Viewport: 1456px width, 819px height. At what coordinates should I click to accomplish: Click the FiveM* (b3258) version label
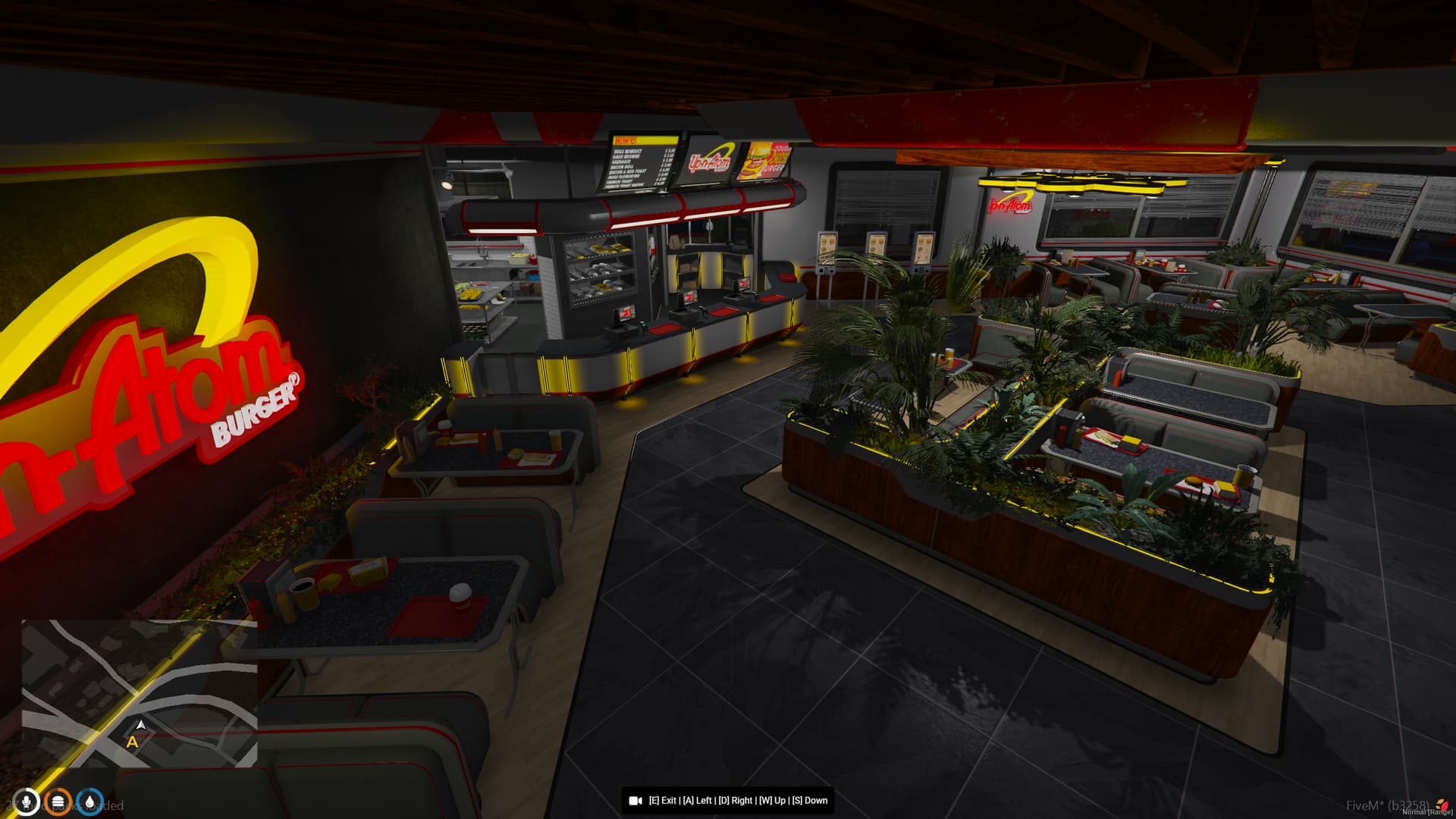point(1389,805)
